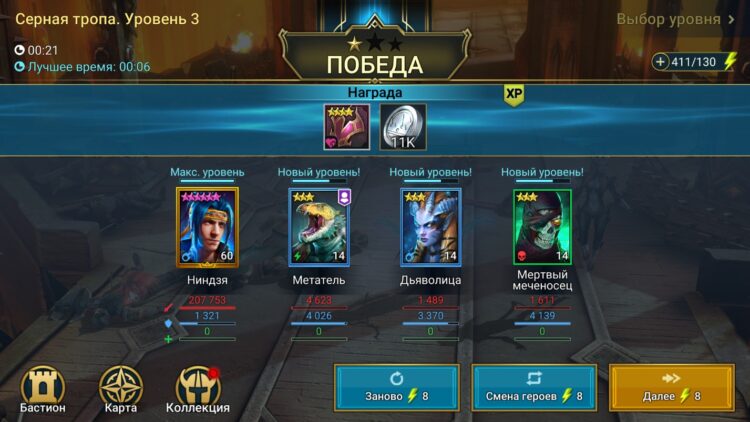Click the Заново replay button
This screenshot has height=422, width=750.
click(x=397, y=388)
